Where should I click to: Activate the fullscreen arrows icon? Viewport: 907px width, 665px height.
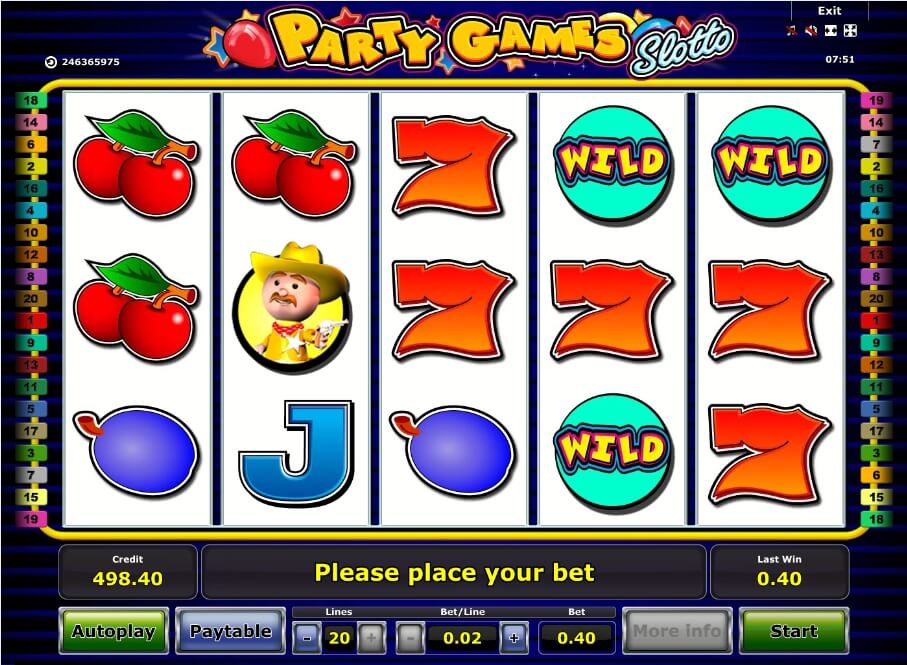click(x=850, y=30)
